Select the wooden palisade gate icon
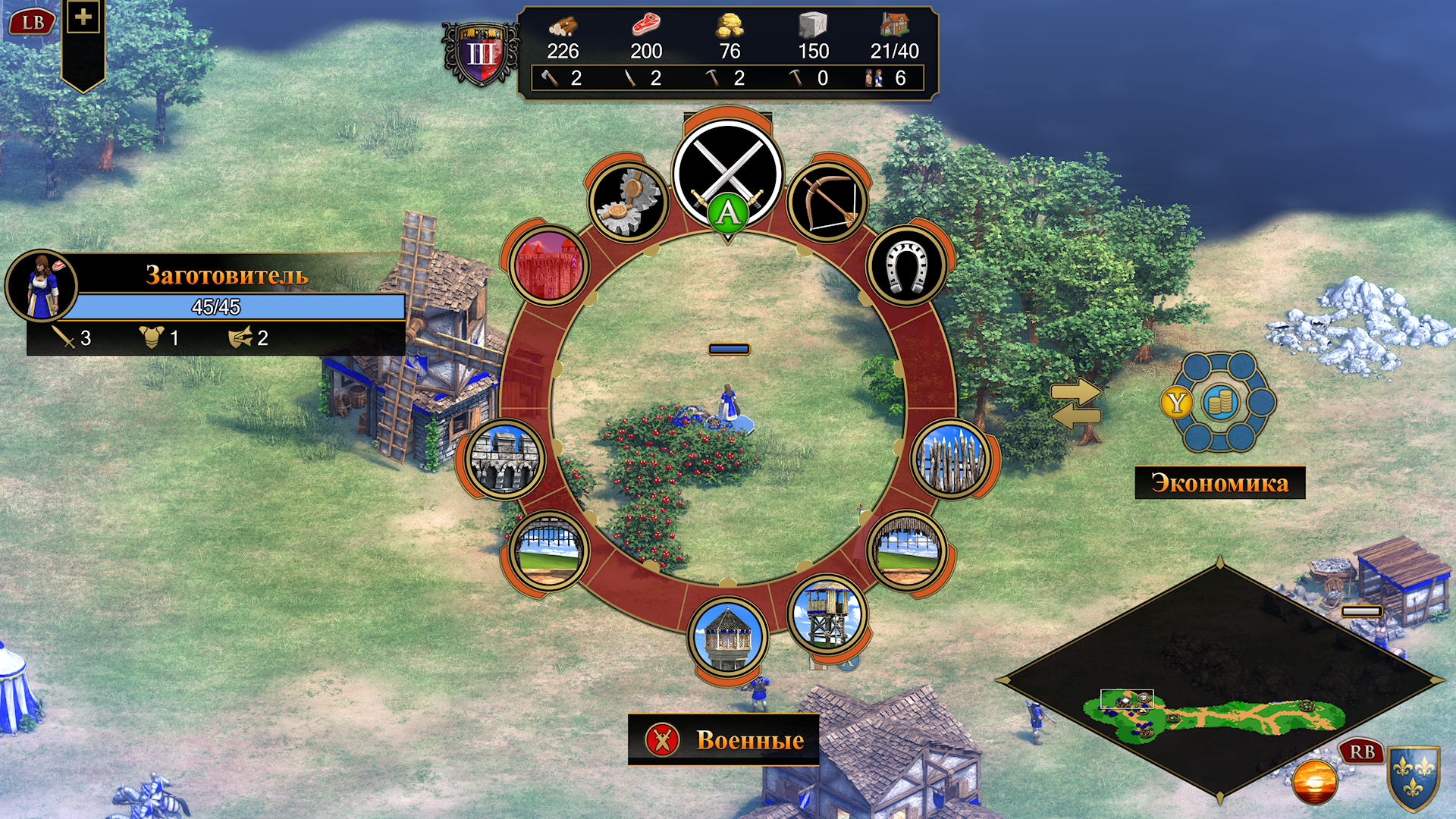 pos(906,551)
